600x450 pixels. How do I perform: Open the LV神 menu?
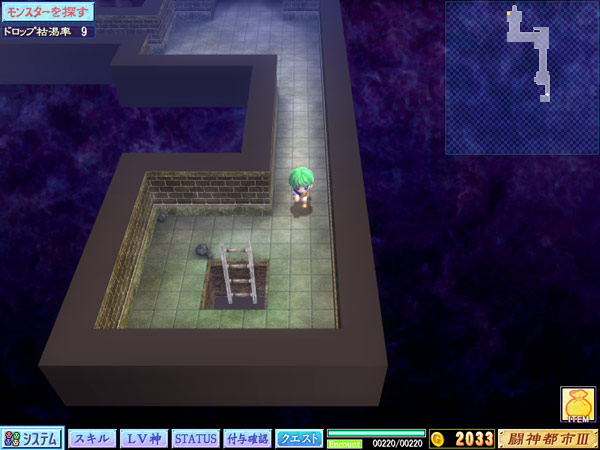144,438
